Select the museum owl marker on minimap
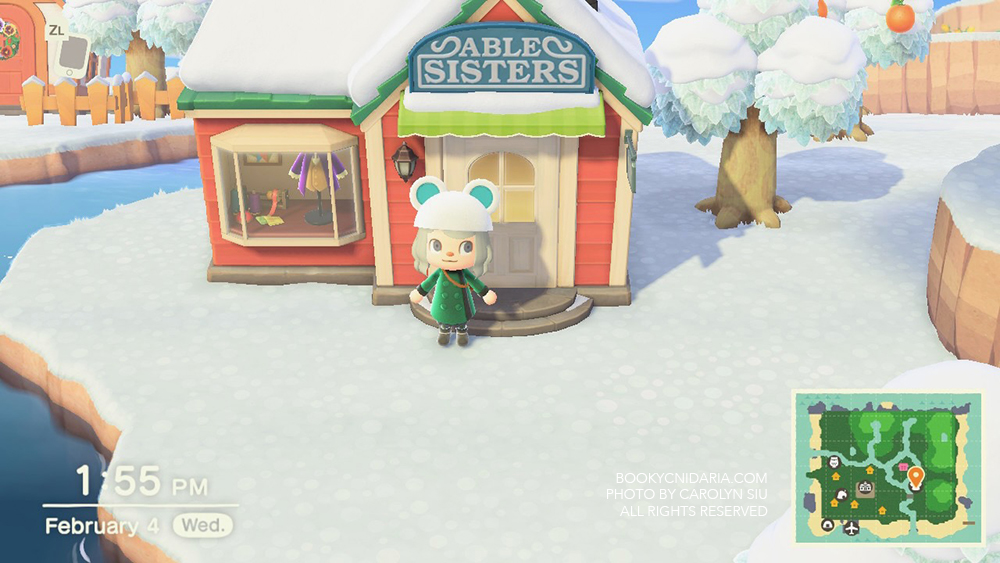Image resolution: width=1000 pixels, height=563 pixels. point(835,462)
